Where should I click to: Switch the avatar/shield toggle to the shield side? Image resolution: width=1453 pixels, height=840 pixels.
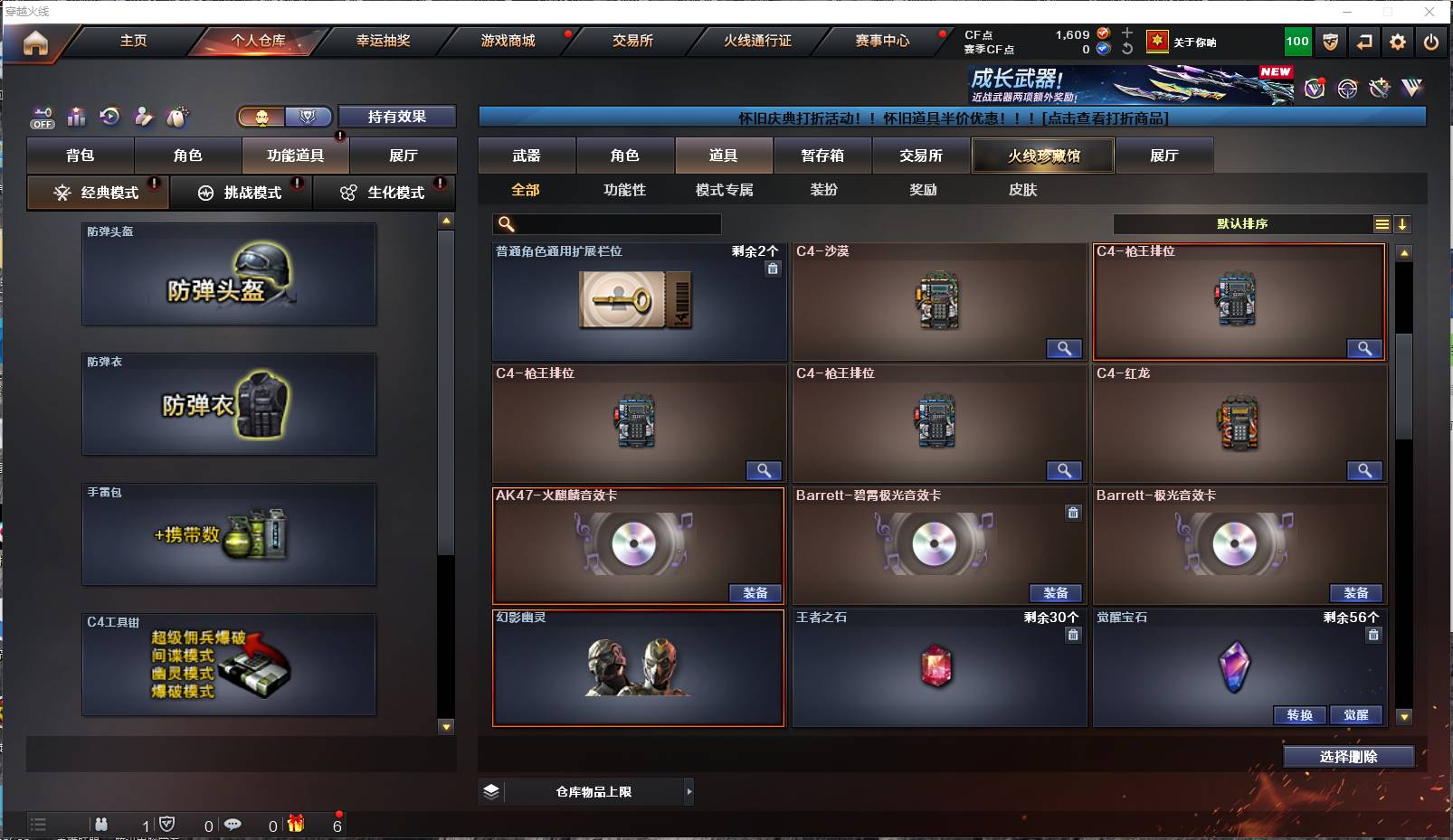[308, 117]
